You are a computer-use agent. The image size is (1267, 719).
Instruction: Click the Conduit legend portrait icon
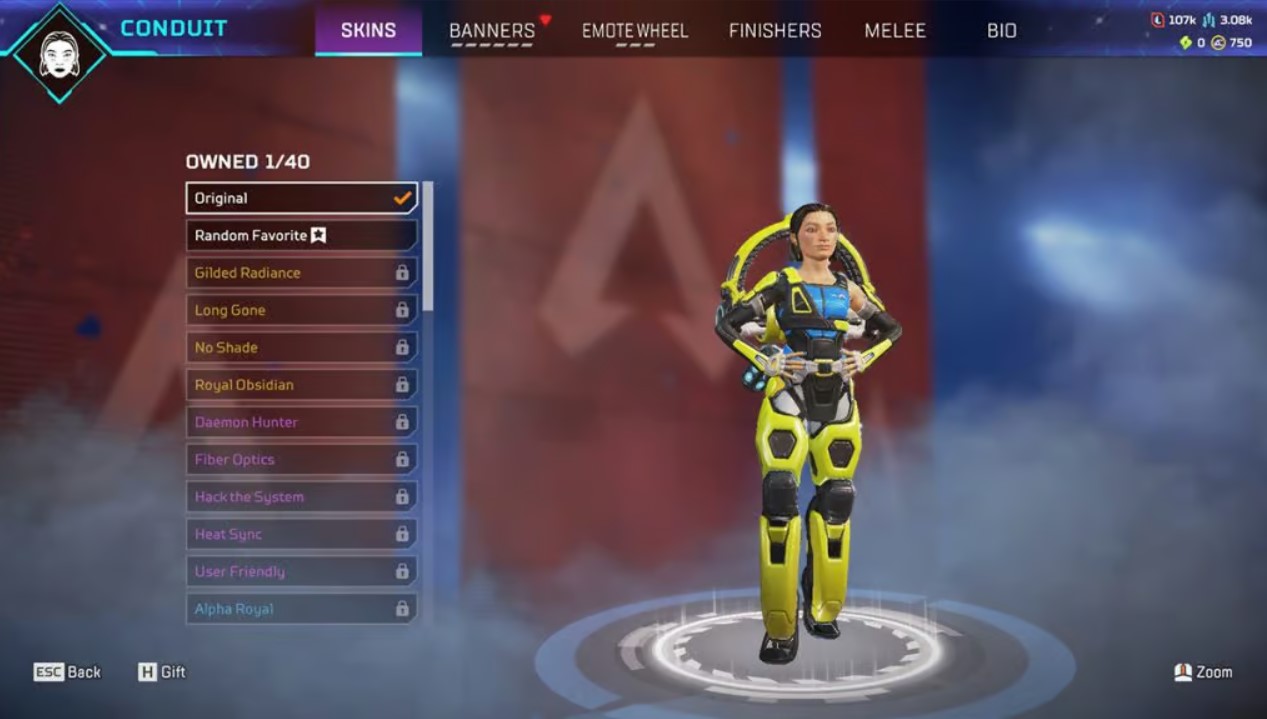pos(60,52)
